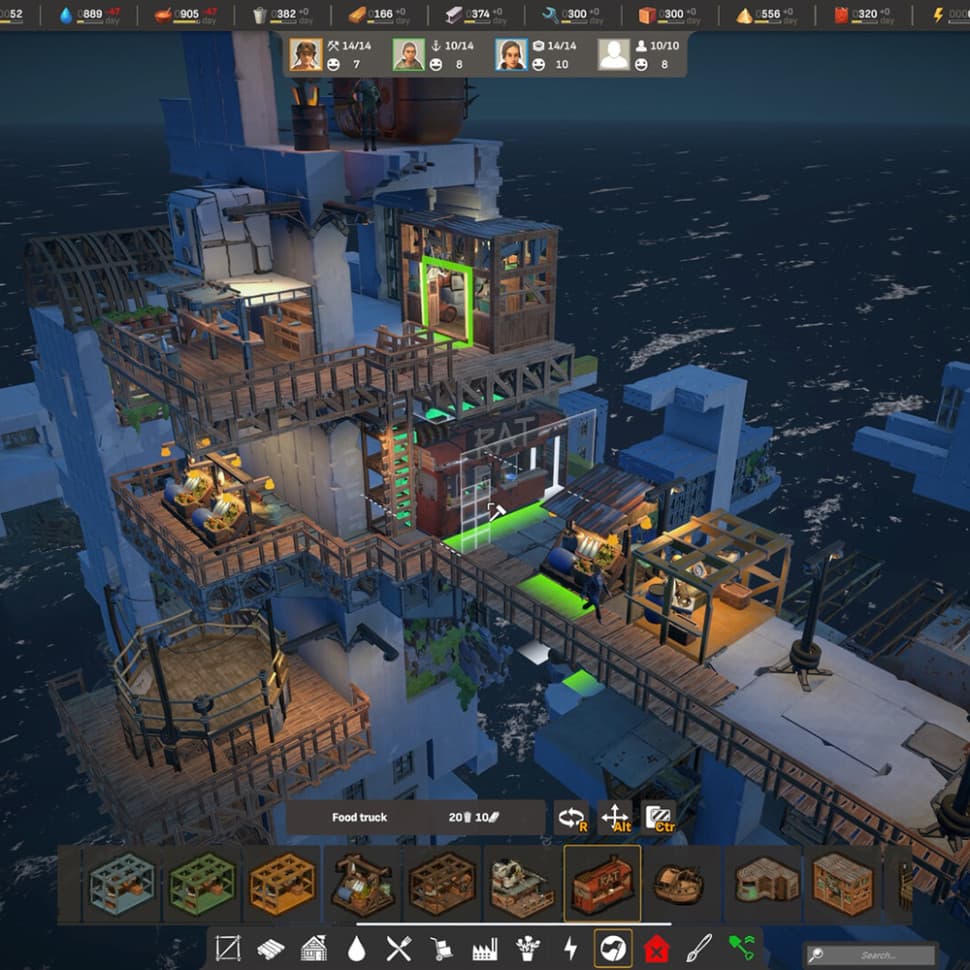Open the house build category
This screenshot has width=970, height=970.
point(313,947)
